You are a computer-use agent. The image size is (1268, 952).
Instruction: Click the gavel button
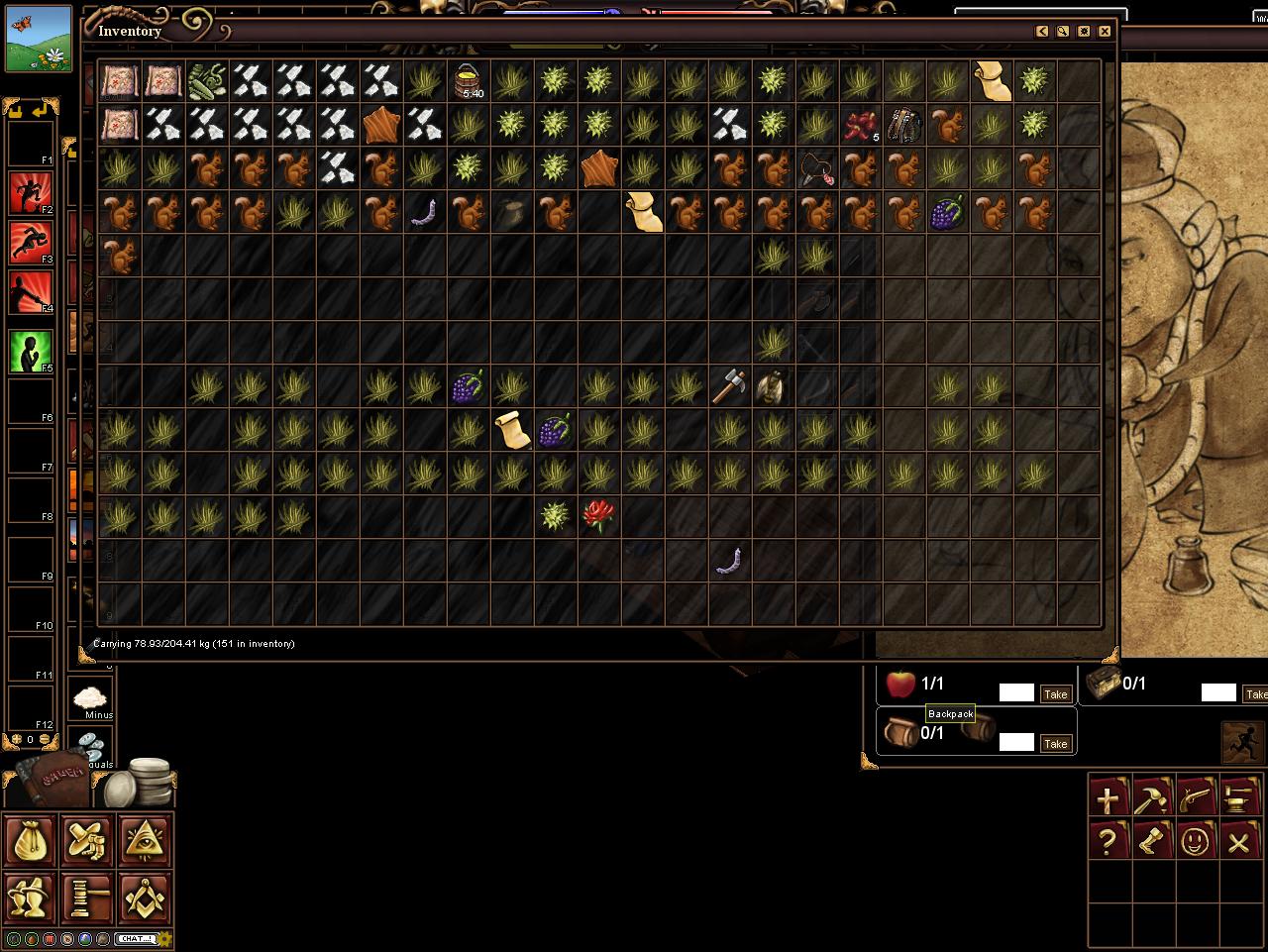[x=88, y=898]
